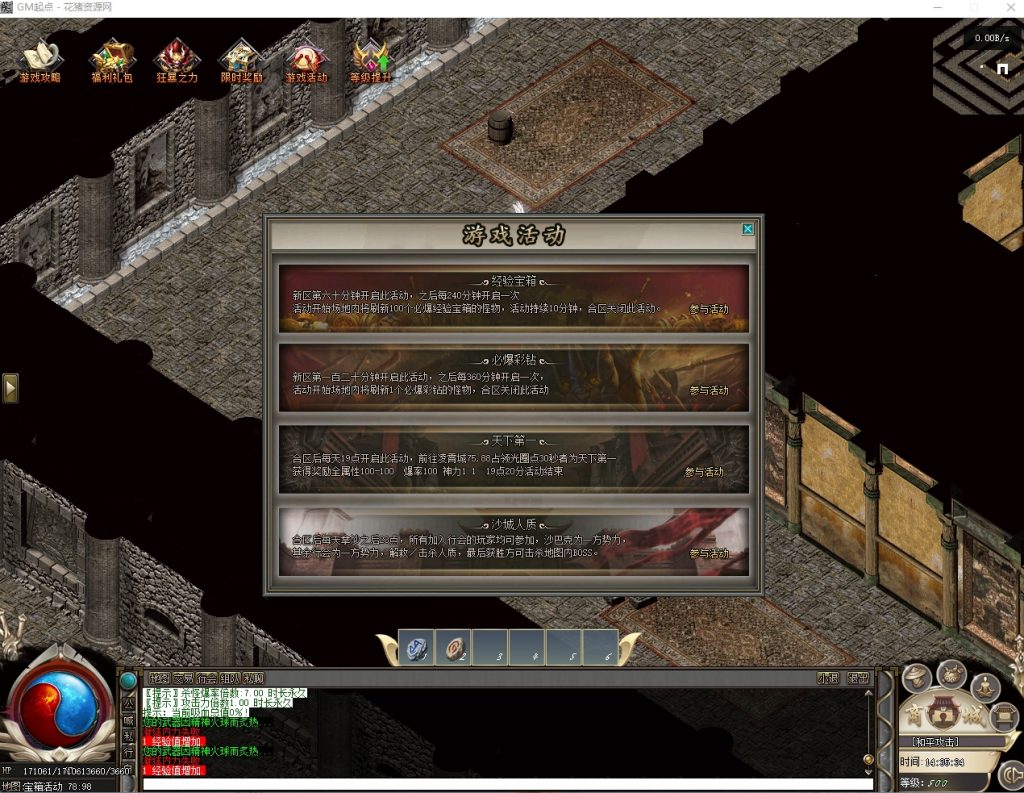Select the blue rune stone in hotbar slot 1
The width and height of the screenshot is (1024, 793).
416,648
